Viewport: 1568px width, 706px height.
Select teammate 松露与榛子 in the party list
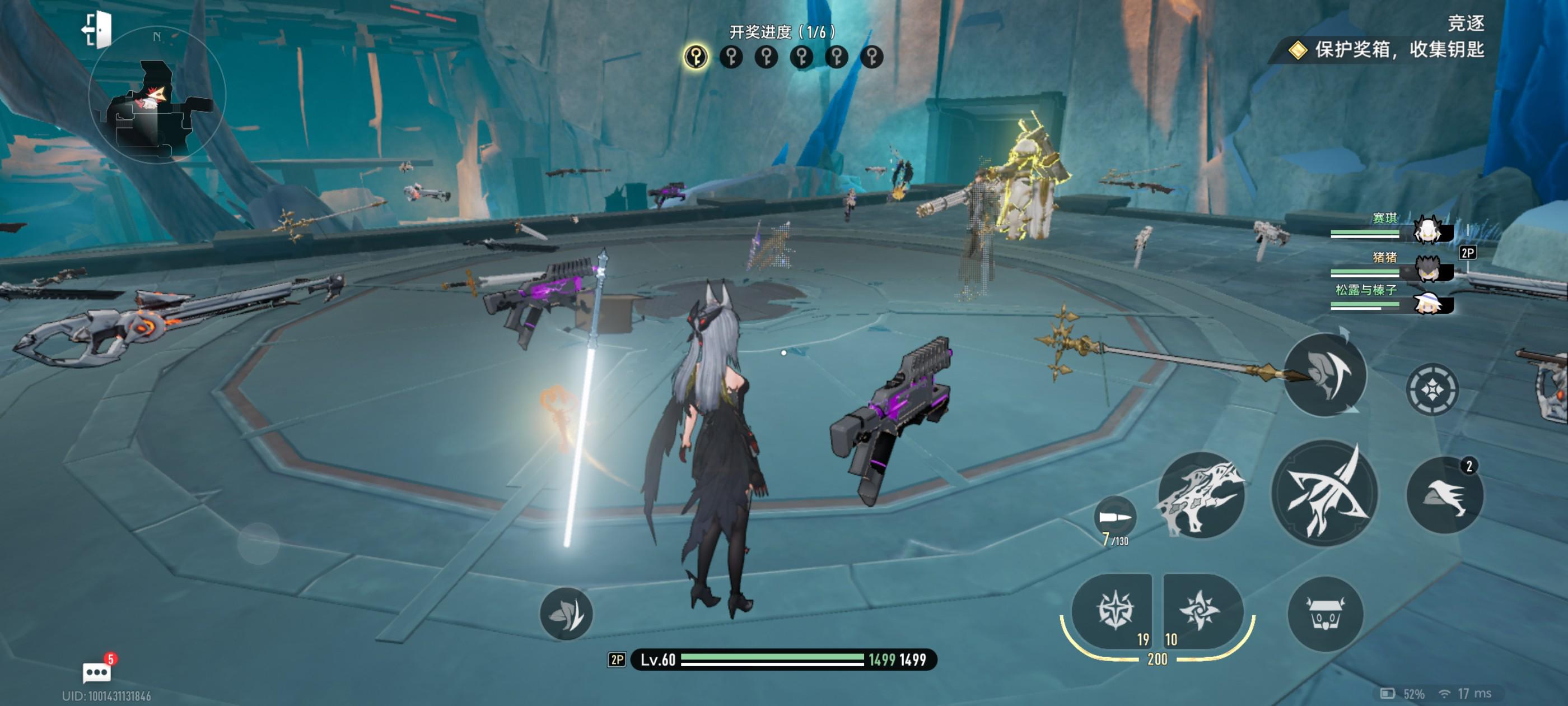pyautogui.click(x=1426, y=302)
